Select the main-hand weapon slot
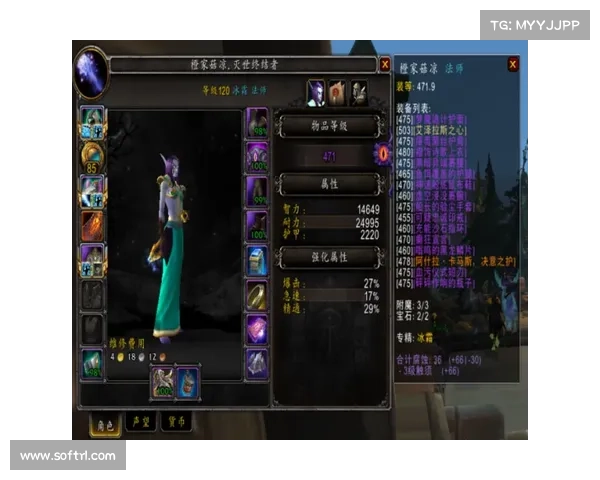This screenshot has height=480, width=600. (x=163, y=381)
